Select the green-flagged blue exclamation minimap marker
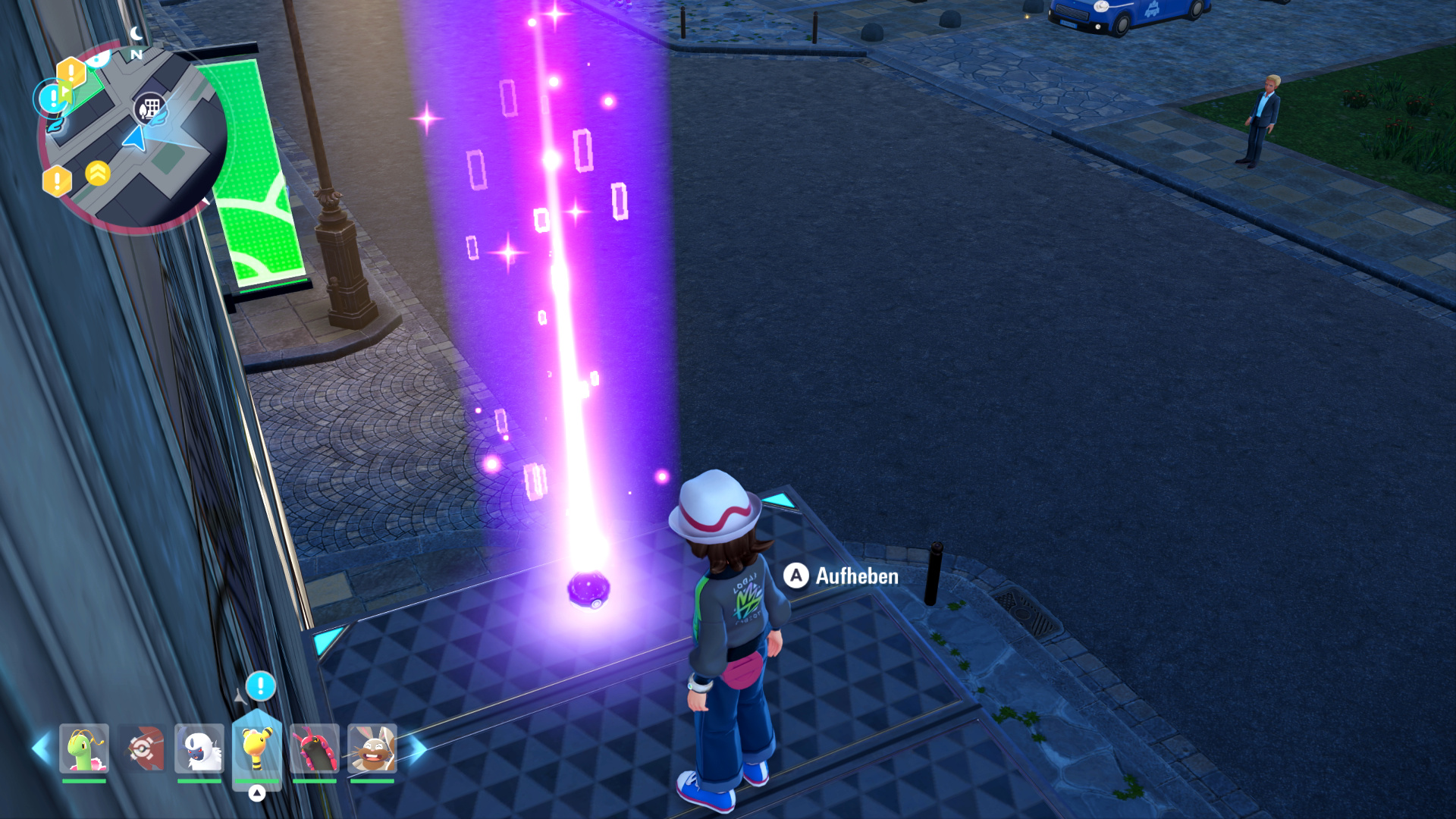 pos(53,97)
